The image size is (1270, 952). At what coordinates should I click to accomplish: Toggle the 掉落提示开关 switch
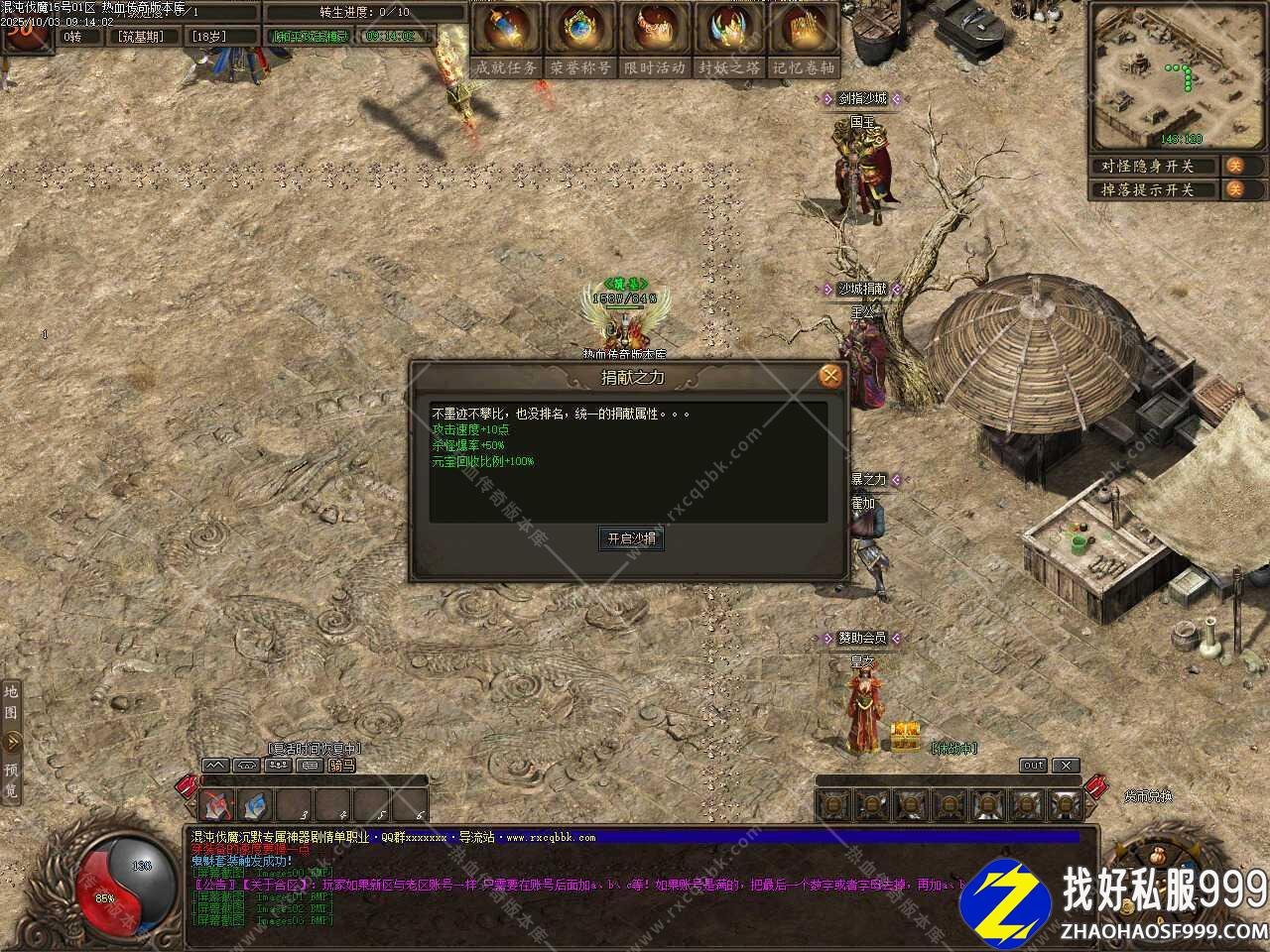(x=1234, y=189)
